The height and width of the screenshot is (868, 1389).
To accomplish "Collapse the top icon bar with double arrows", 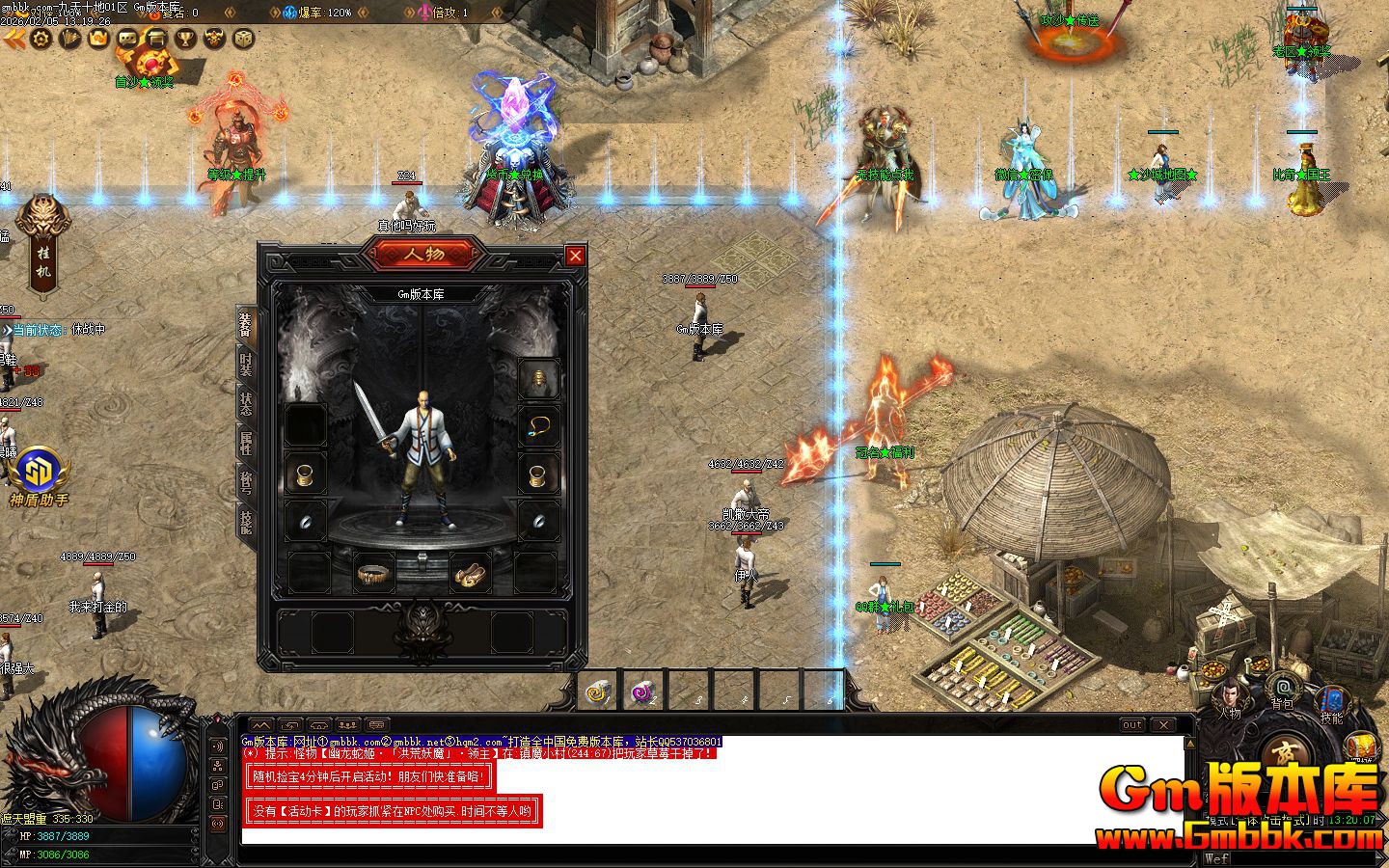I will pyautogui.click(x=14, y=39).
